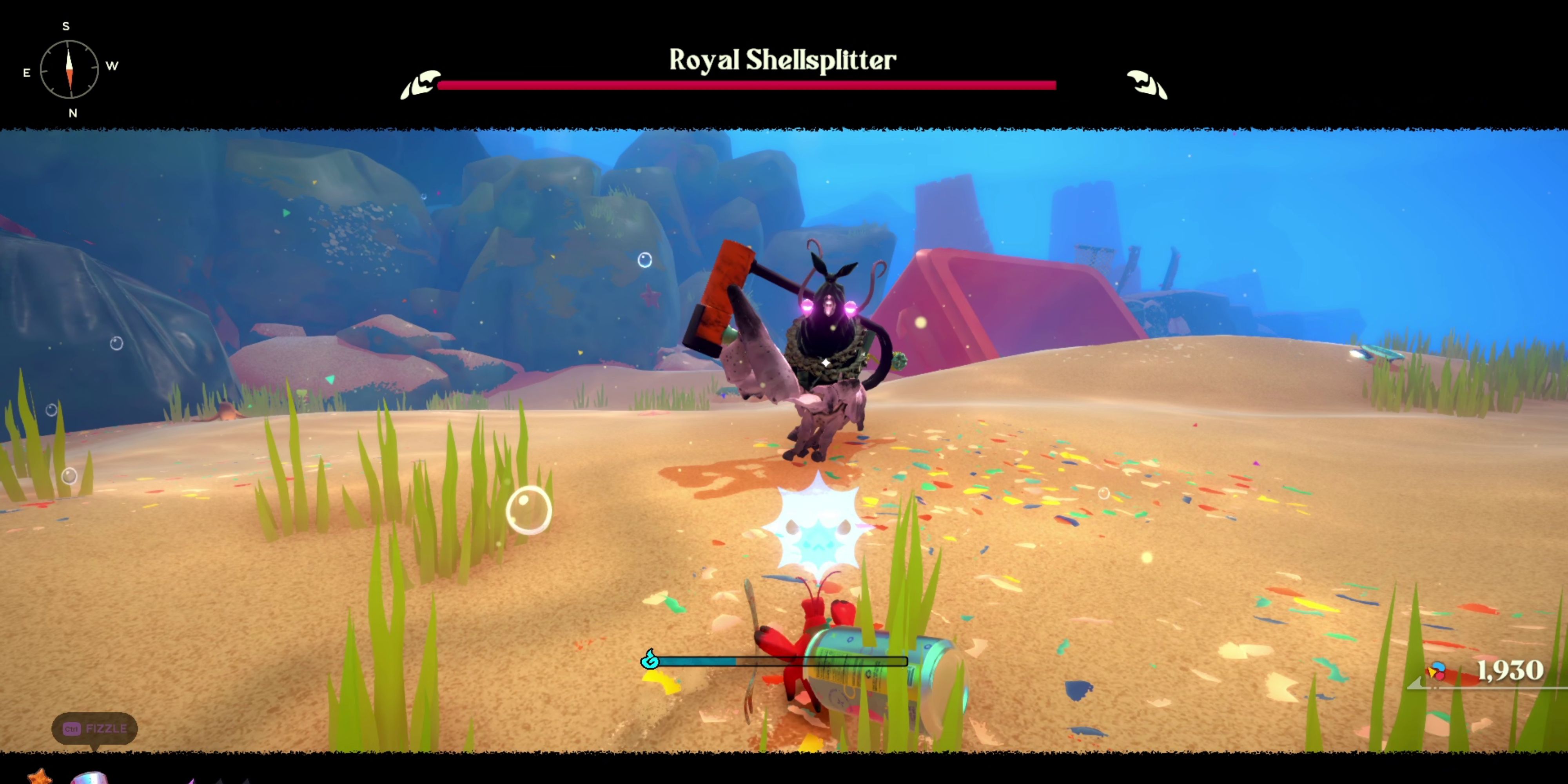Expand the East compass direction label
This screenshot has height=784, width=1568.
[x=26, y=73]
